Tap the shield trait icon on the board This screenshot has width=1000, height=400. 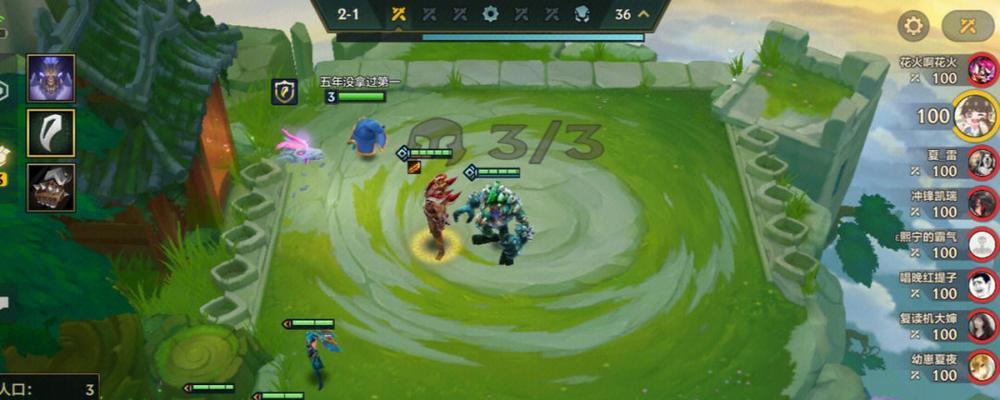(x=284, y=91)
